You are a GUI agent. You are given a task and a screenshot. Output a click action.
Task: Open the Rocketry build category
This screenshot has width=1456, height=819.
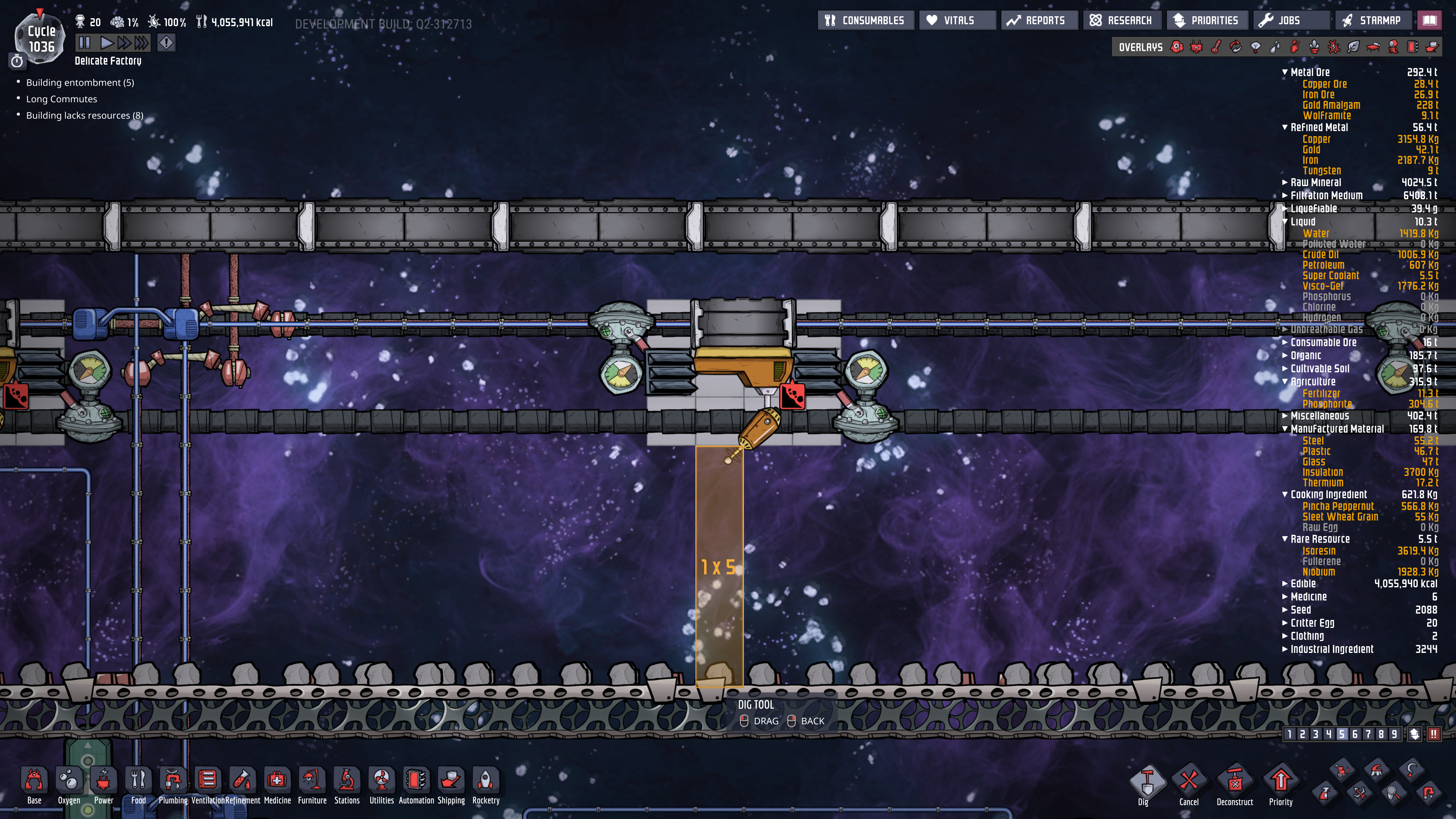[485, 785]
